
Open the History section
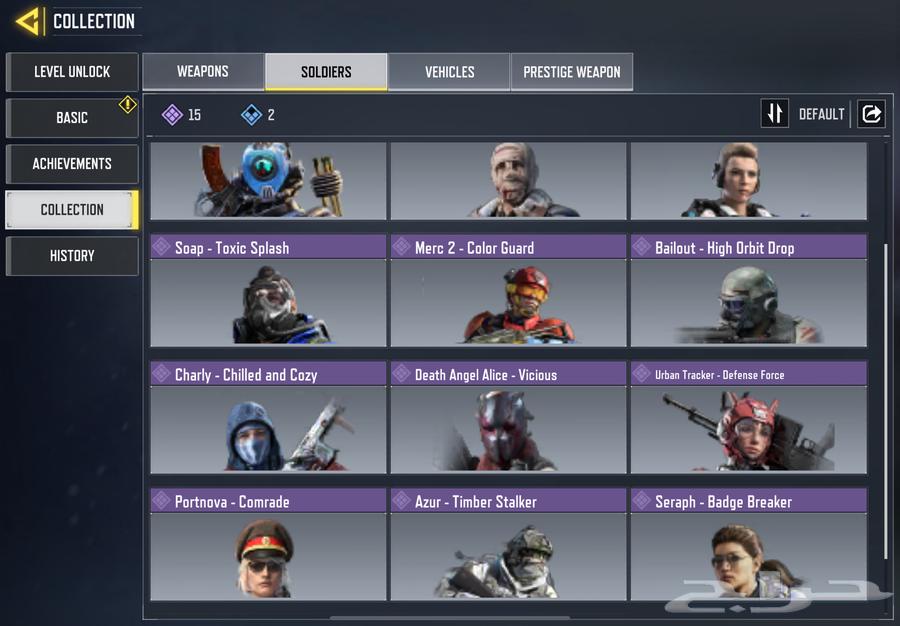72,256
